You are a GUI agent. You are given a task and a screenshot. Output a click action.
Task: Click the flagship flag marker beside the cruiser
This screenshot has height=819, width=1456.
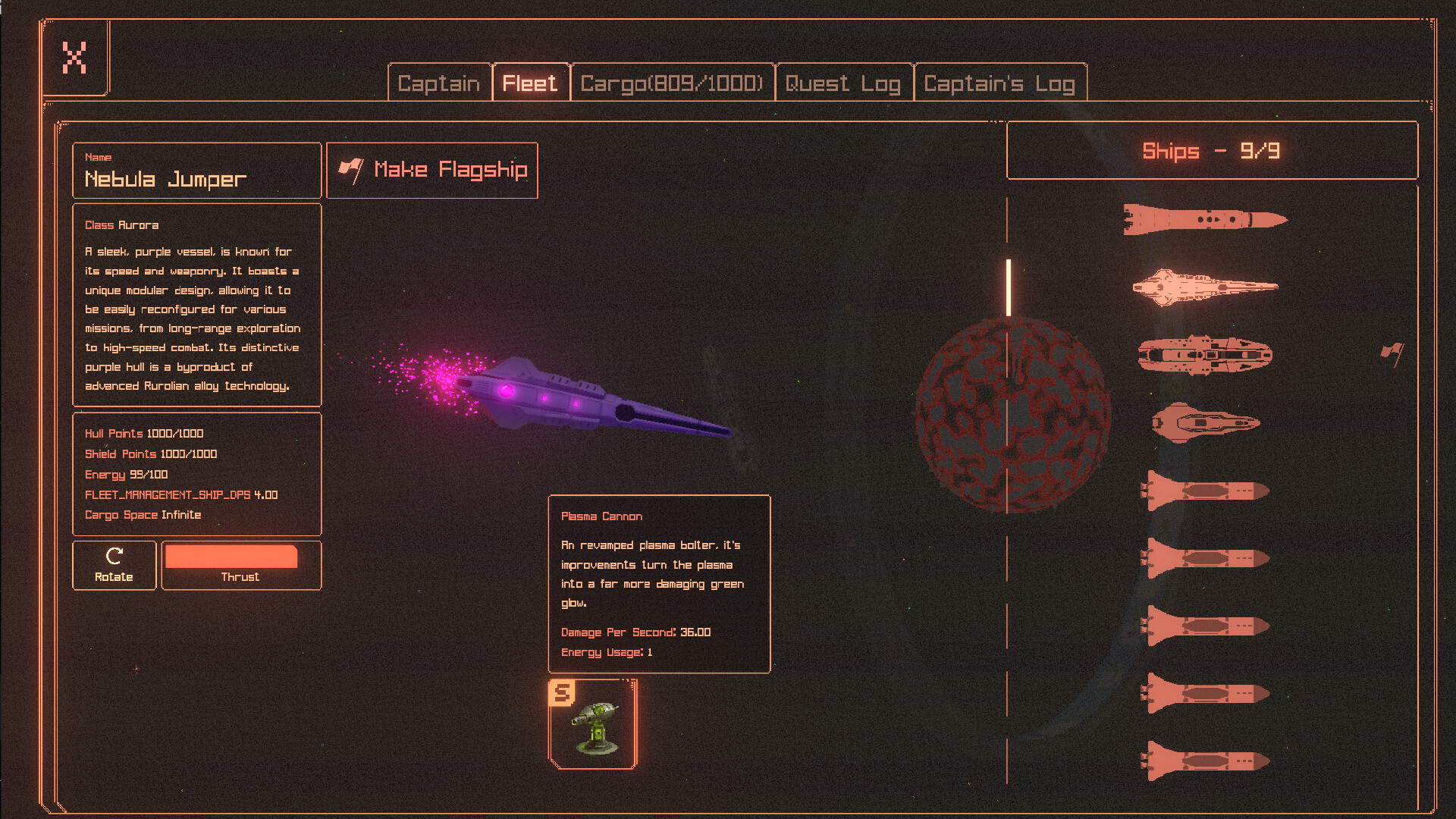point(1393,350)
